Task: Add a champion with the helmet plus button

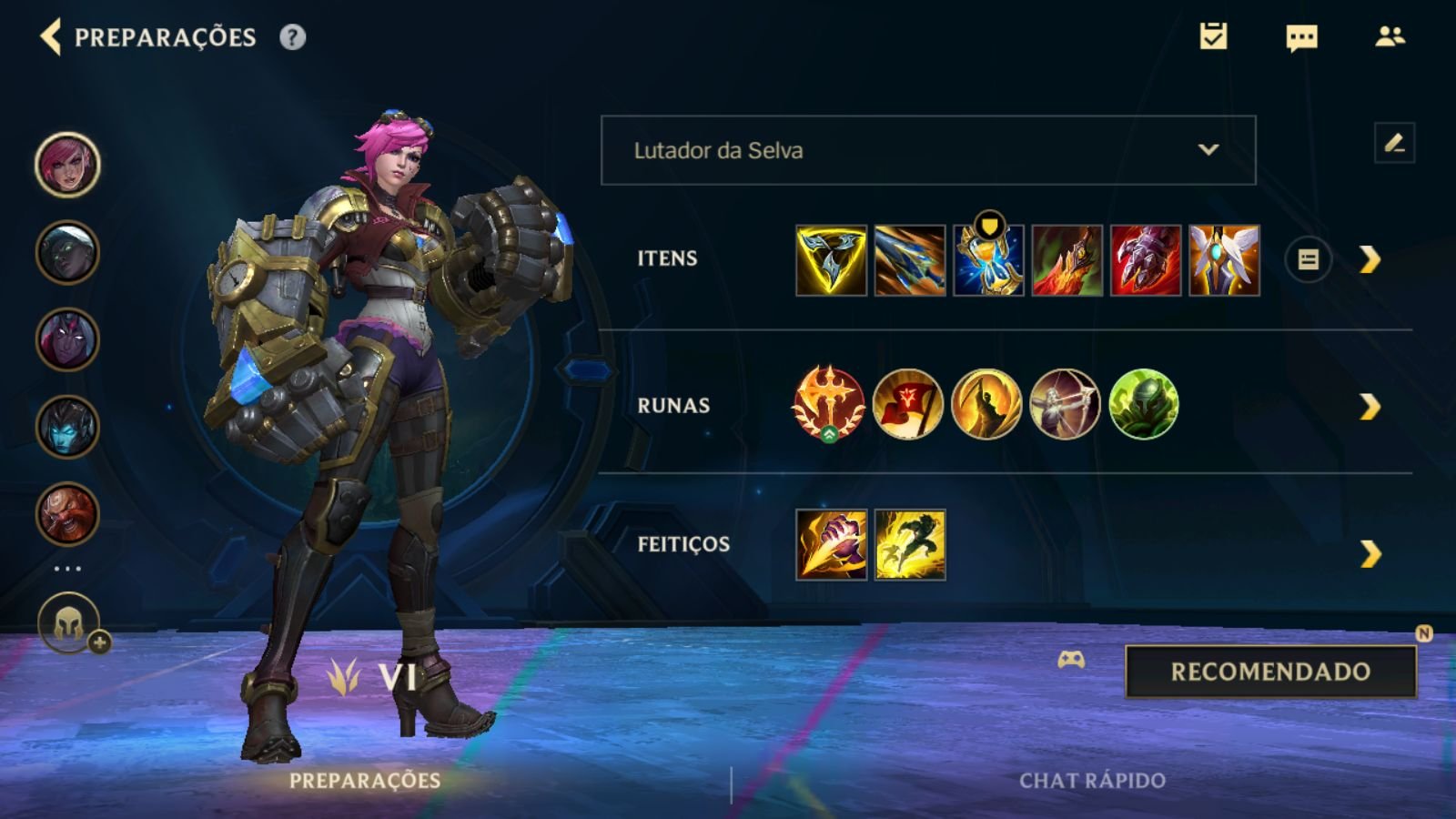Action: [69, 624]
